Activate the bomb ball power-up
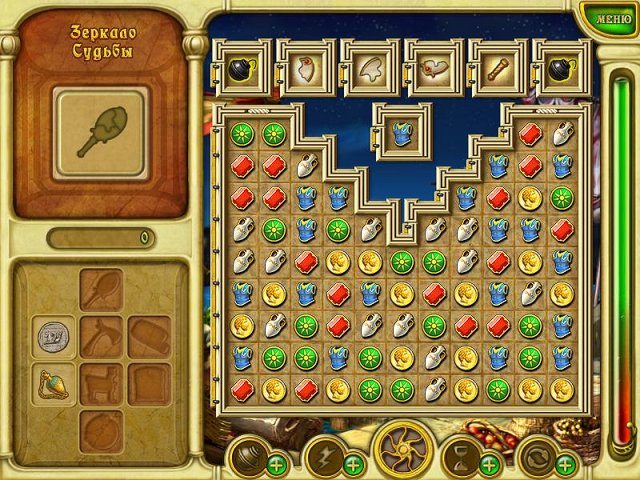640x480 pixels. pos(244,457)
